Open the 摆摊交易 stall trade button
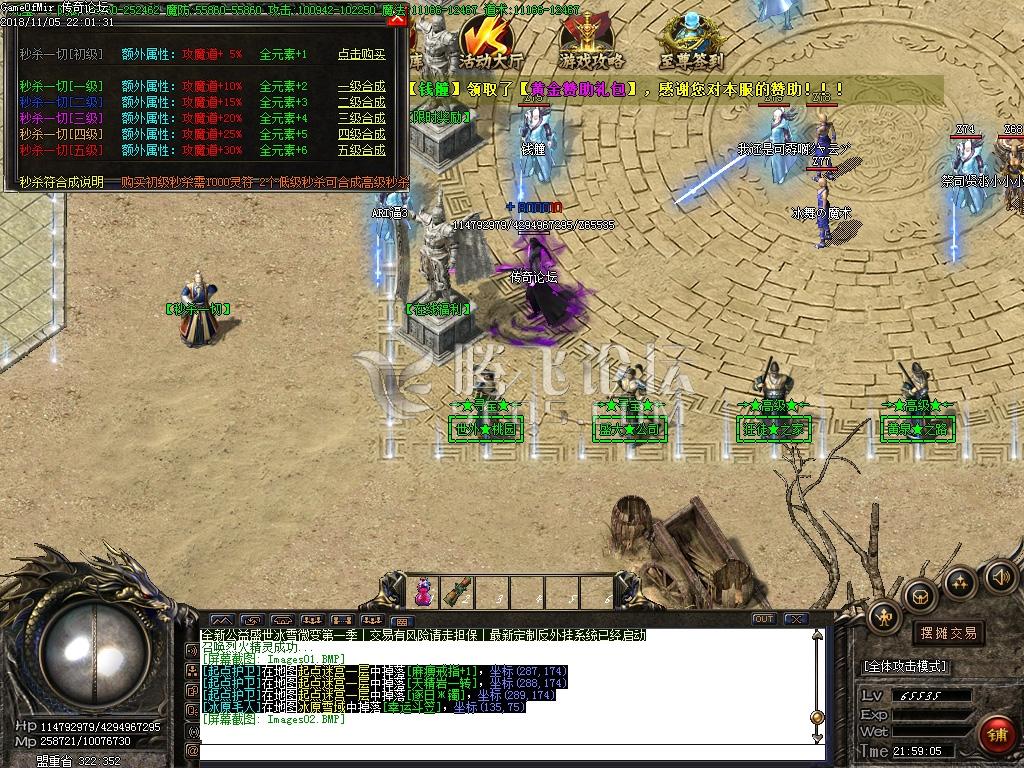This screenshot has width=1024, height=768. 947,633
